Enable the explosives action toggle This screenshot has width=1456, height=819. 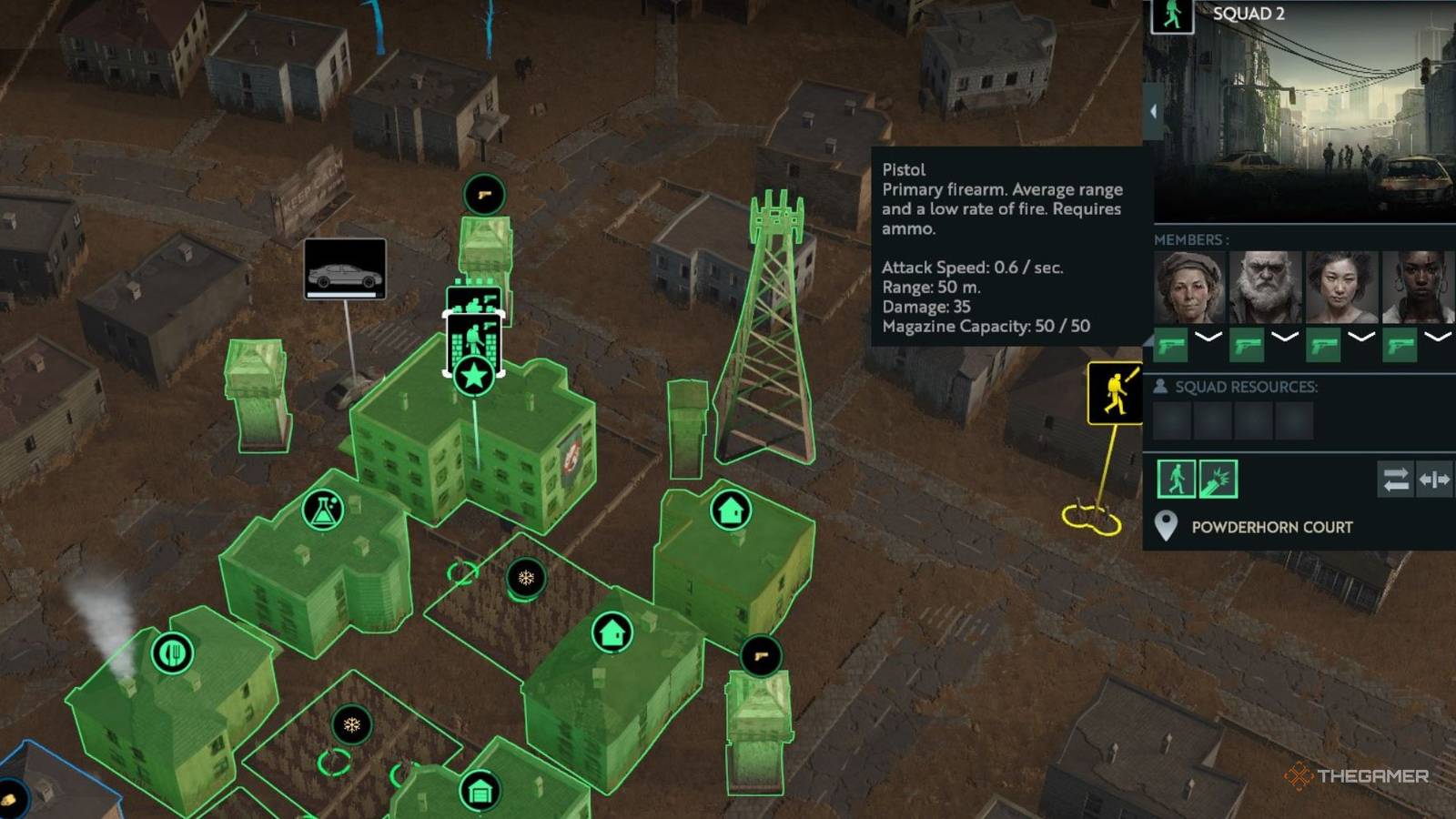click(1219, 479)
